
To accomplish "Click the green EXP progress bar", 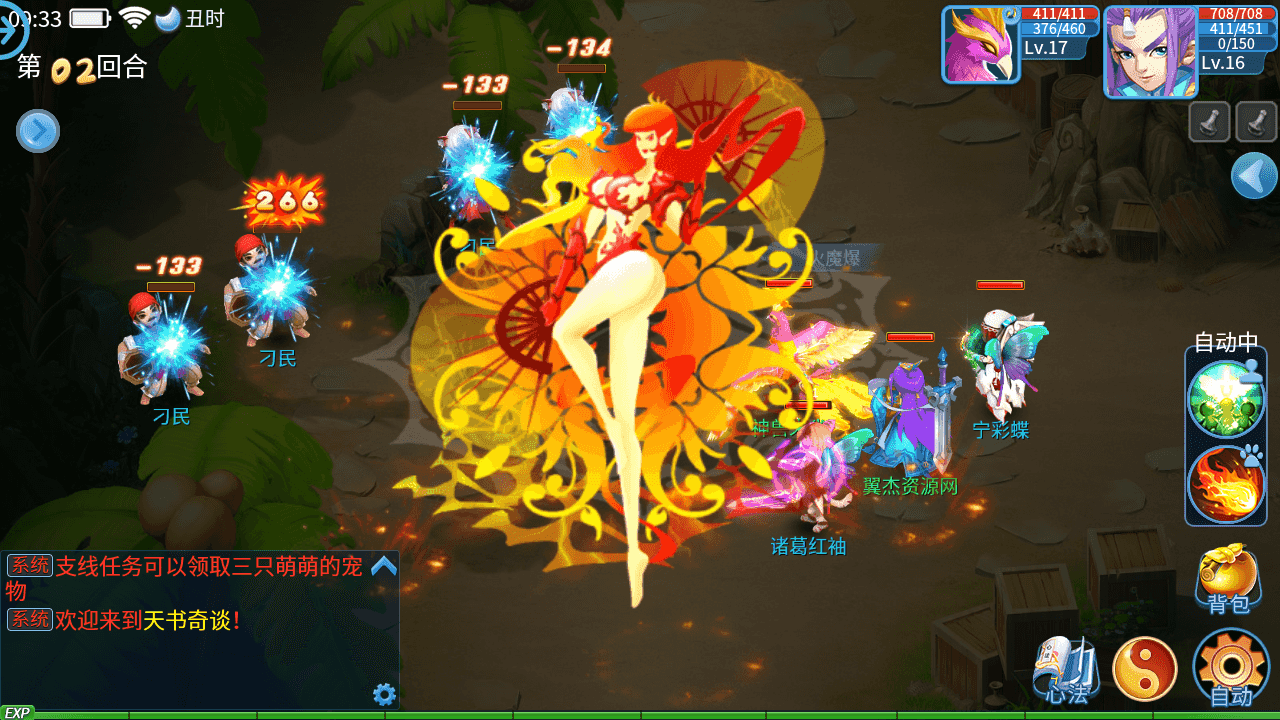I will (640, 715).
